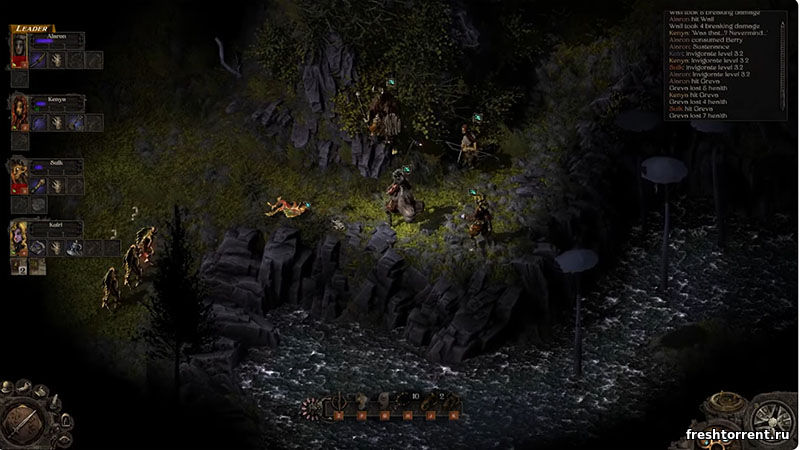Activate Kenya's hand action slot
Viewport: 800px width, 450px height.
(x=58, y=122)
